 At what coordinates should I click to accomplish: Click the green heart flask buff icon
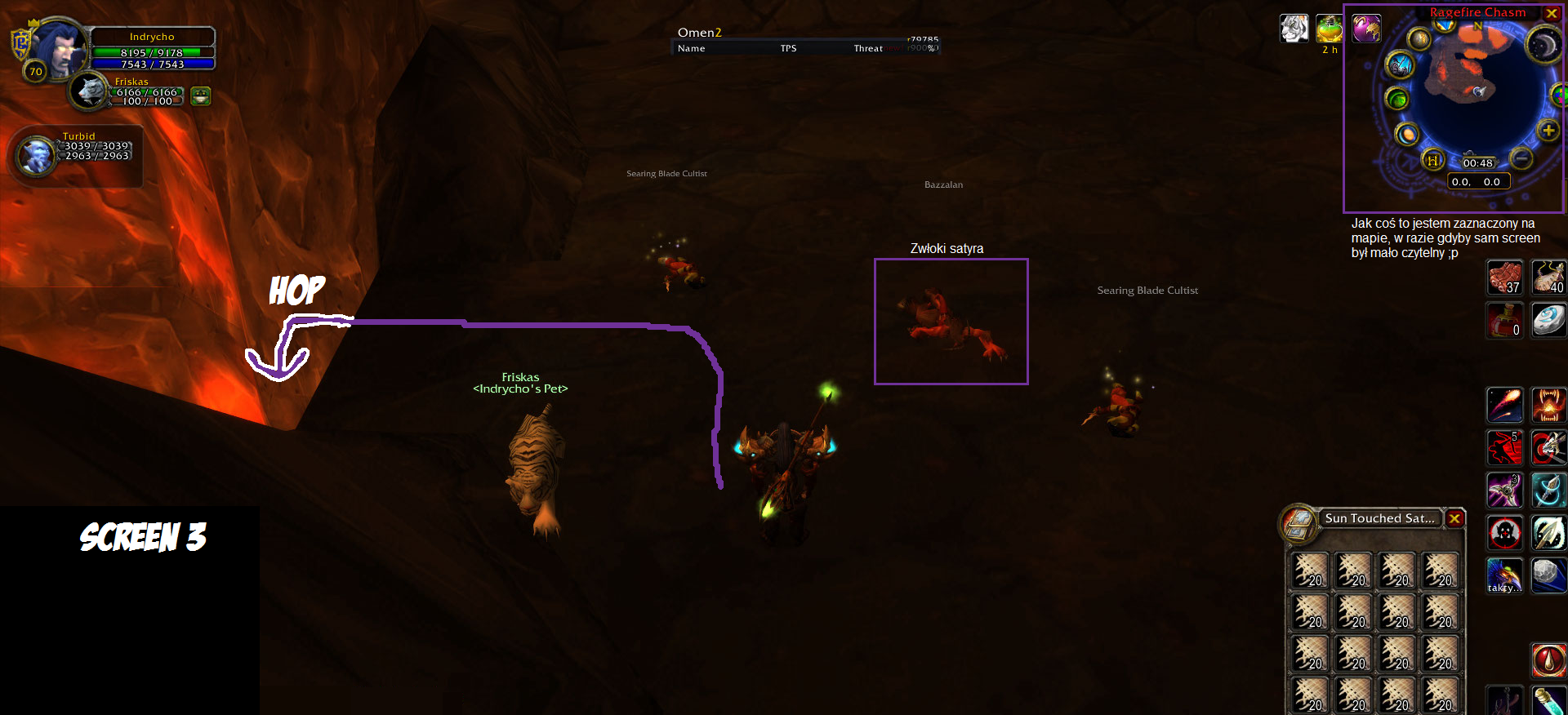tap(1330, 29)
